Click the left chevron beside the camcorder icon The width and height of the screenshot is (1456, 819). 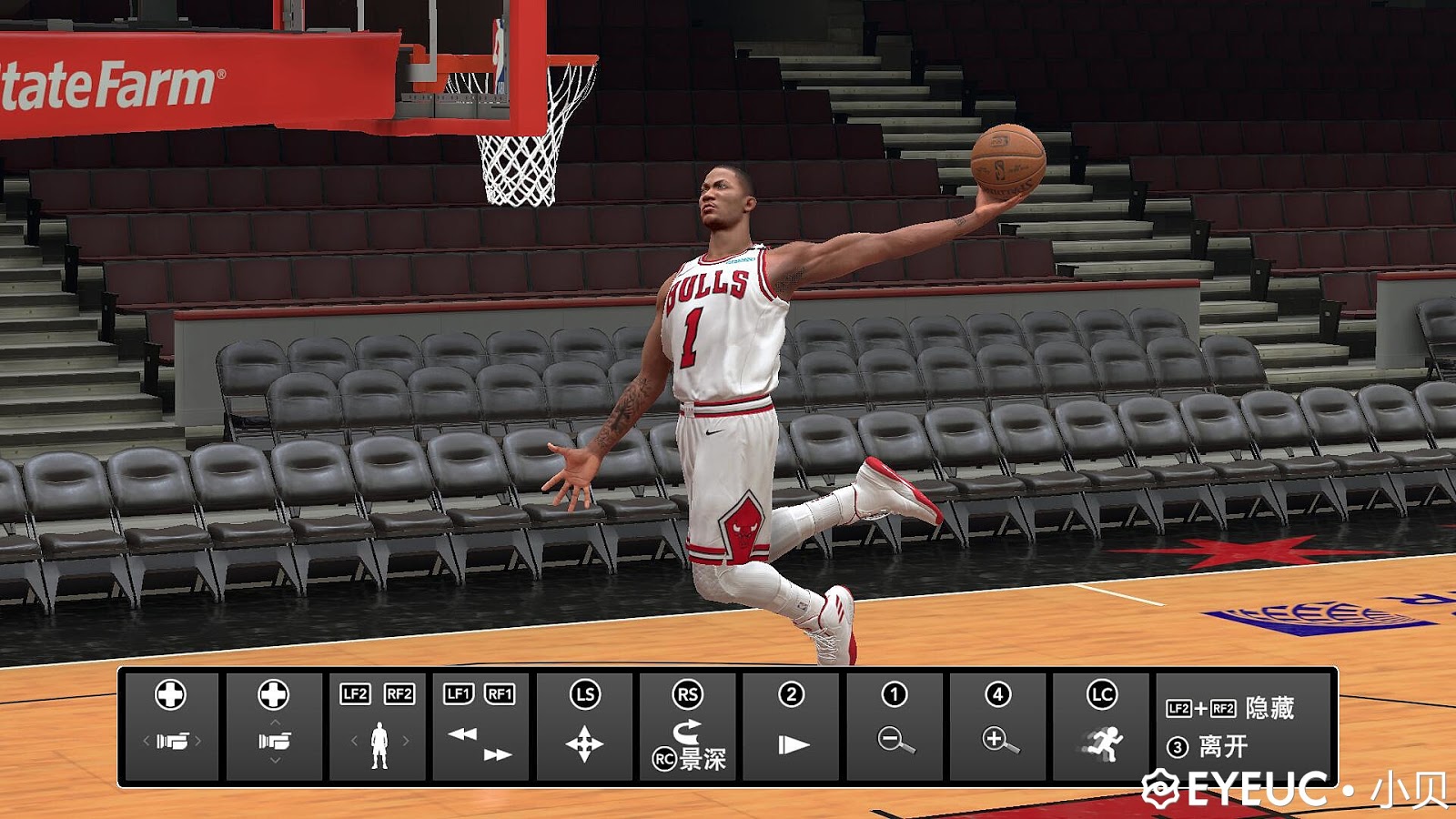[145, 739]
